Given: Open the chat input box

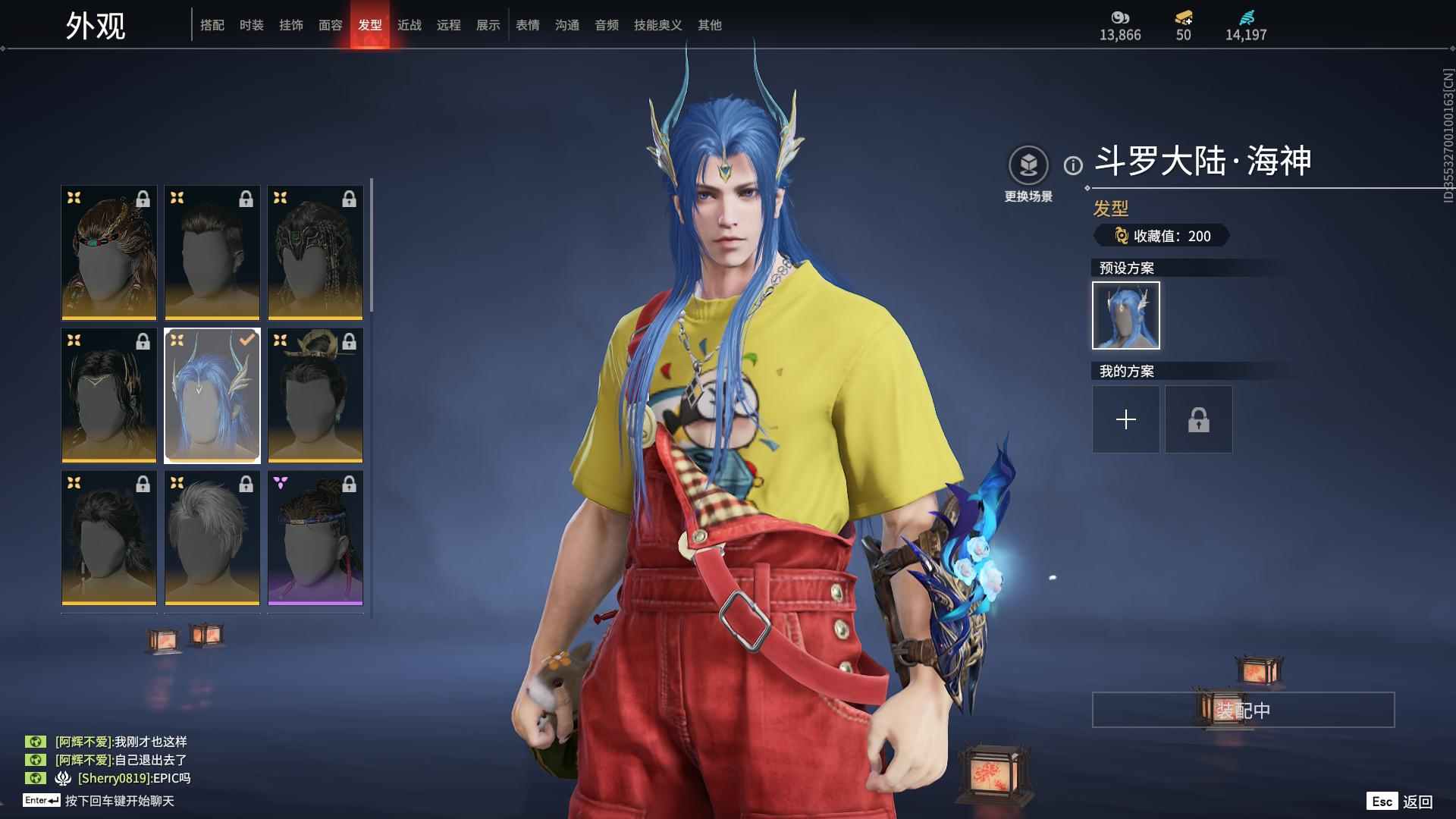Looking at the screenshot, I should (x=119, y=801).
